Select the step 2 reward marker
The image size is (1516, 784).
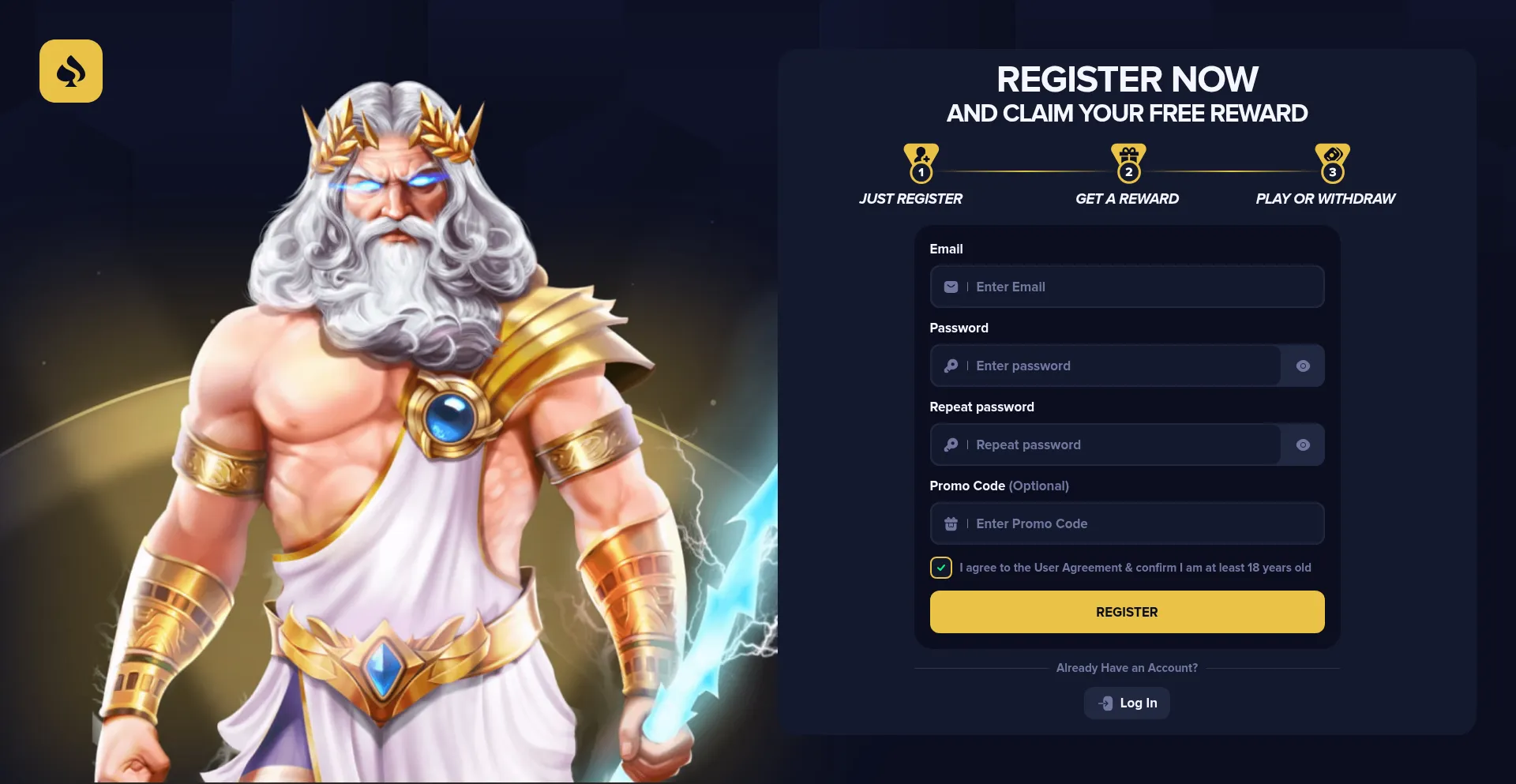(x=1128, y=171)
